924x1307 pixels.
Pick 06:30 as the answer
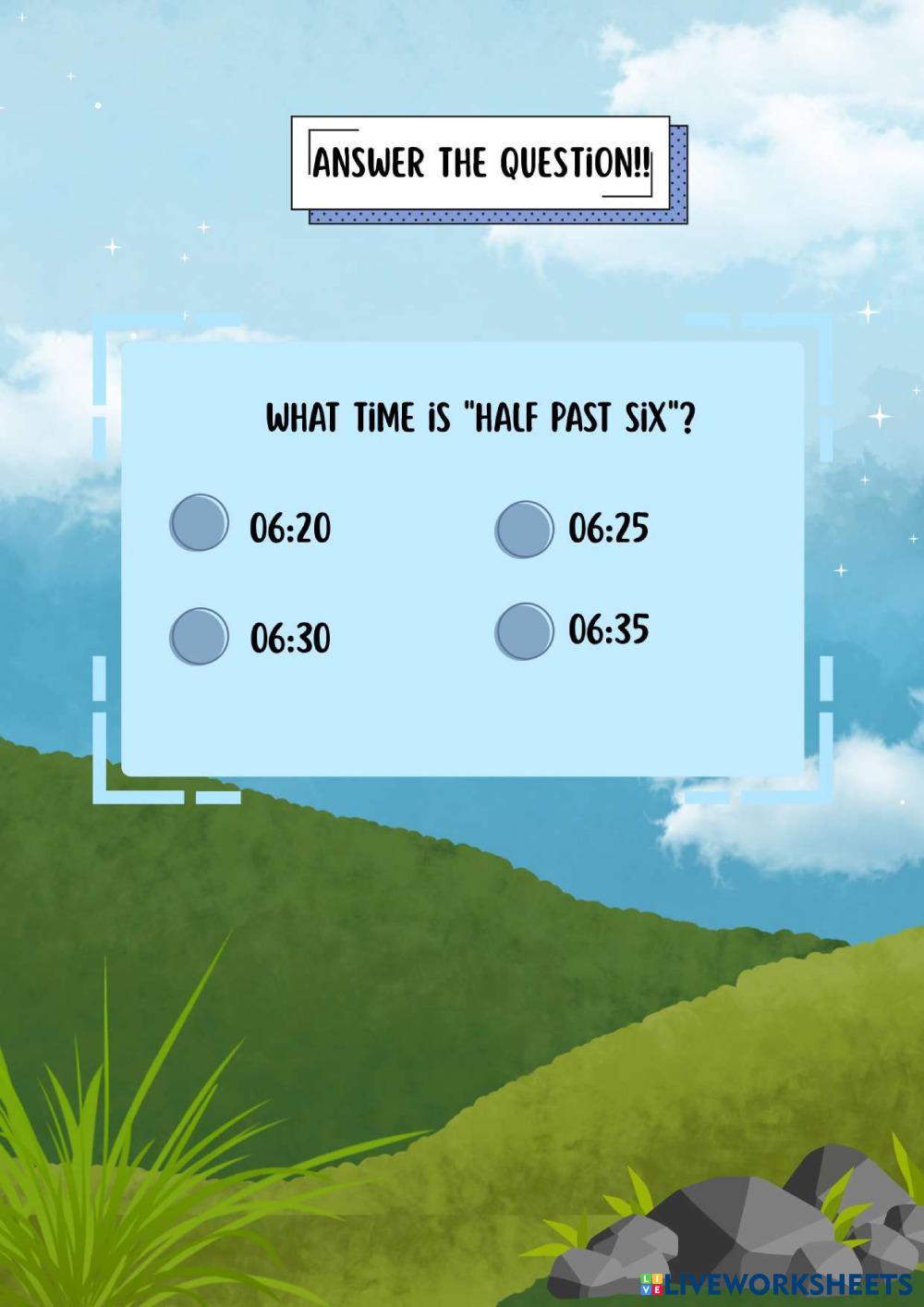(199, 636)
